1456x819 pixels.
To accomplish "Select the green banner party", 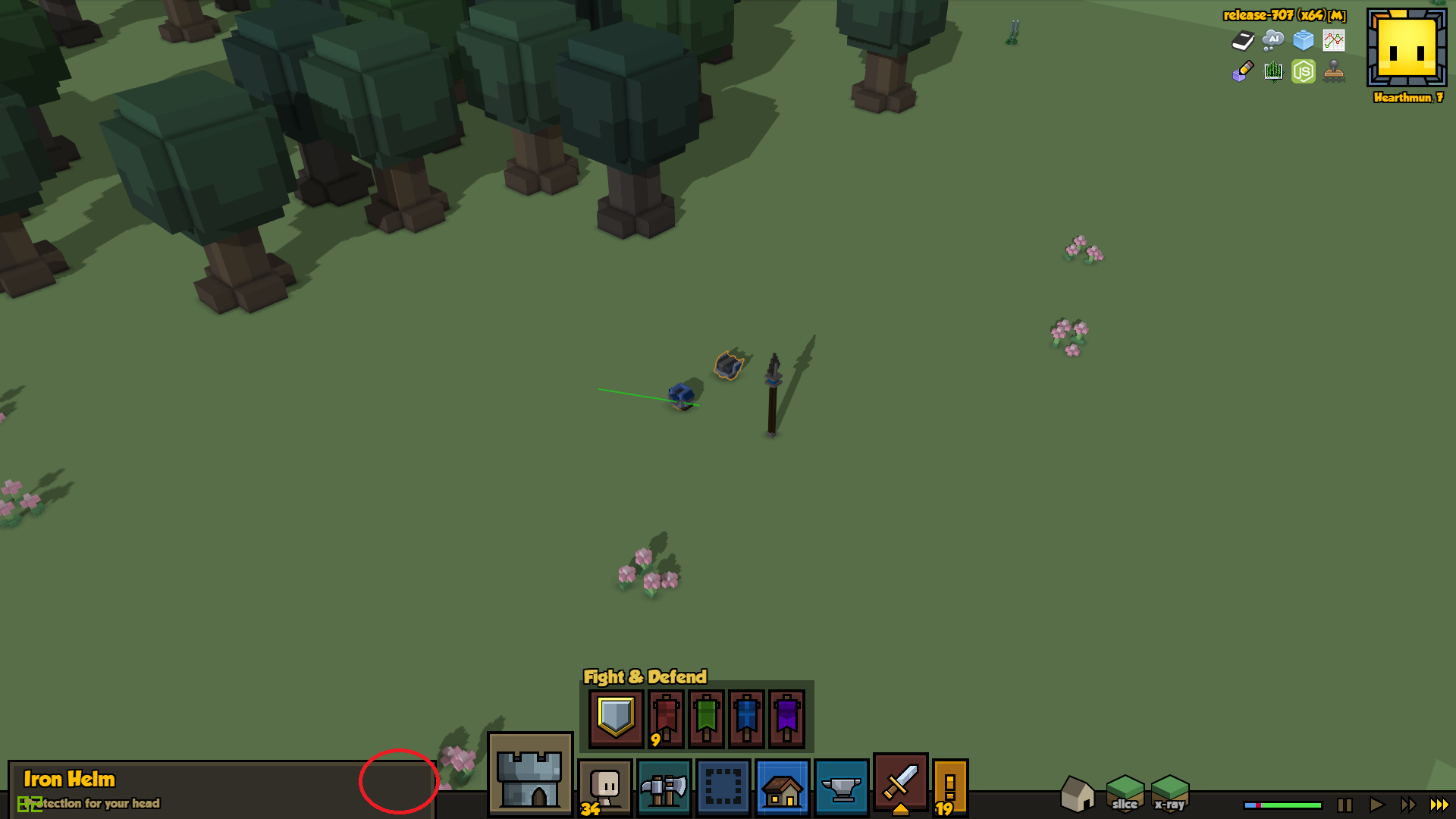I will click(706, 717).
